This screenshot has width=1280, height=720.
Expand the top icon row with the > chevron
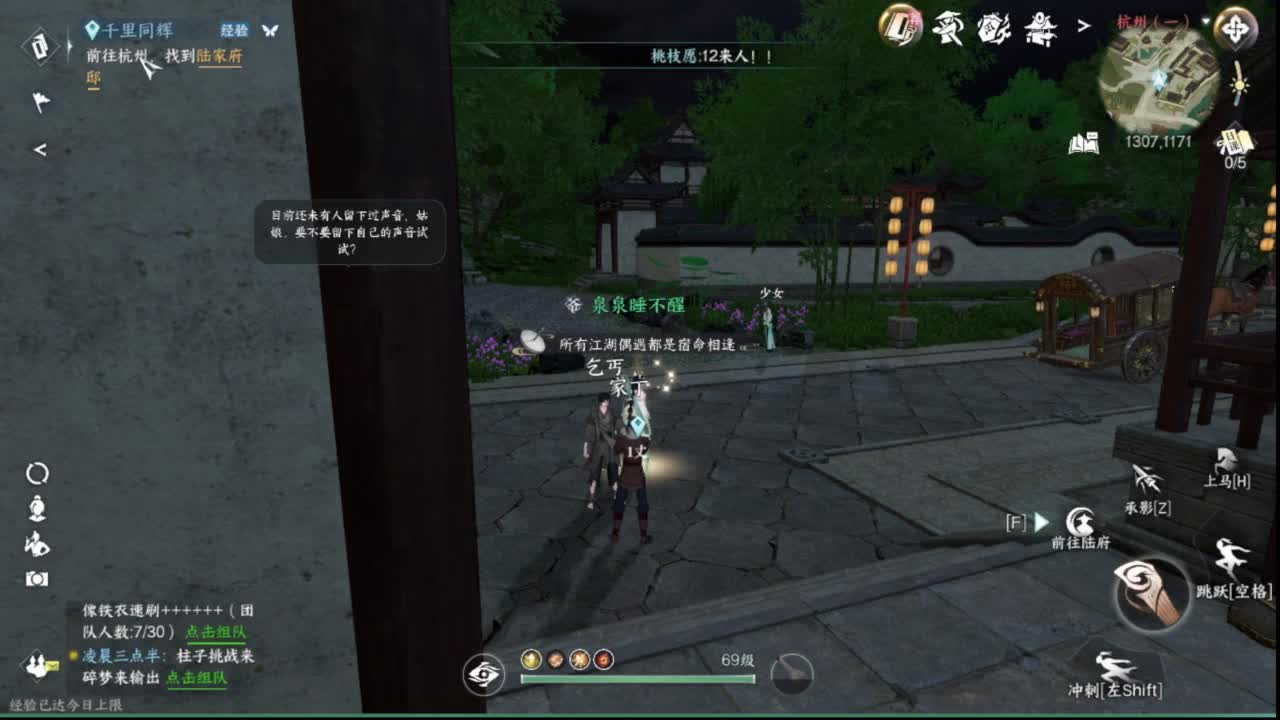click(x=1083, y=25)
